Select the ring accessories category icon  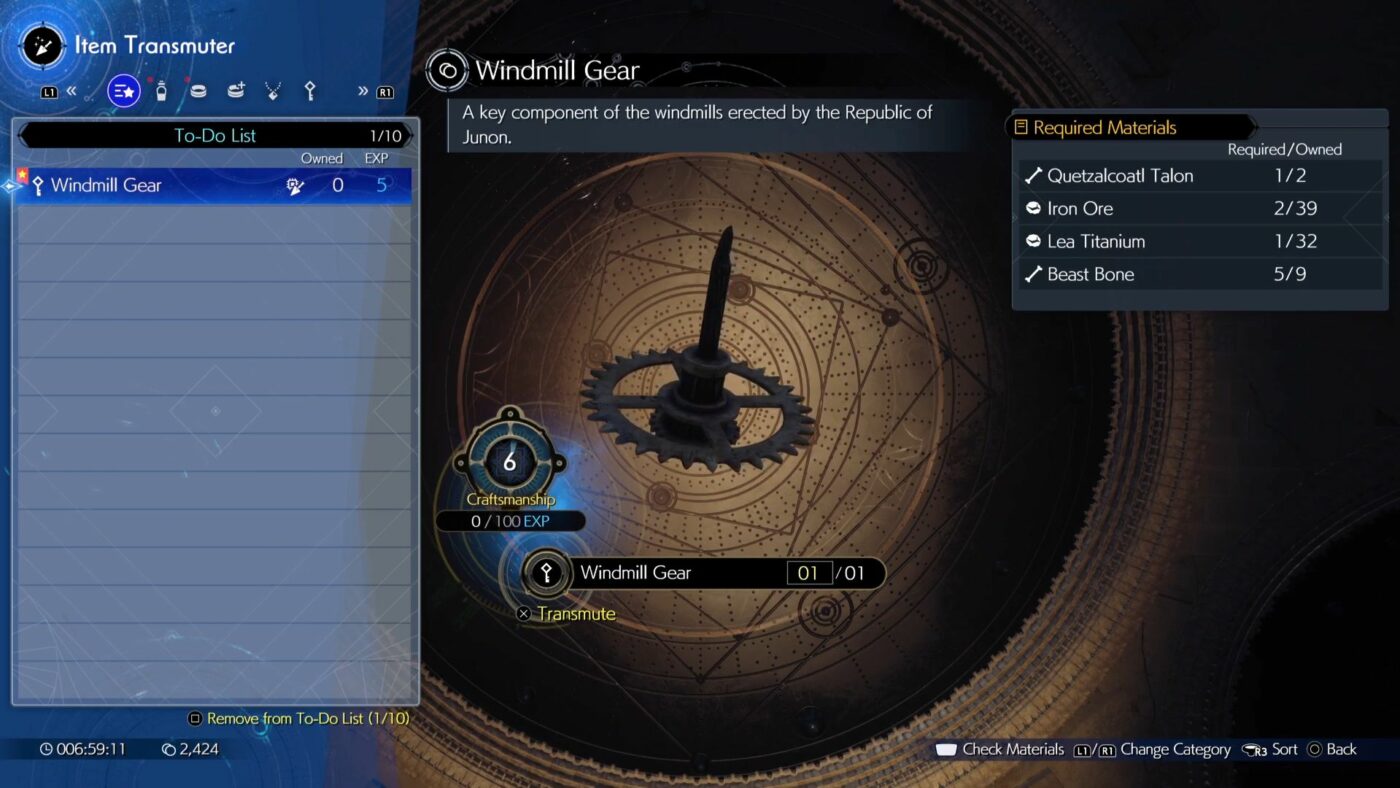click(x=198, y=90)
